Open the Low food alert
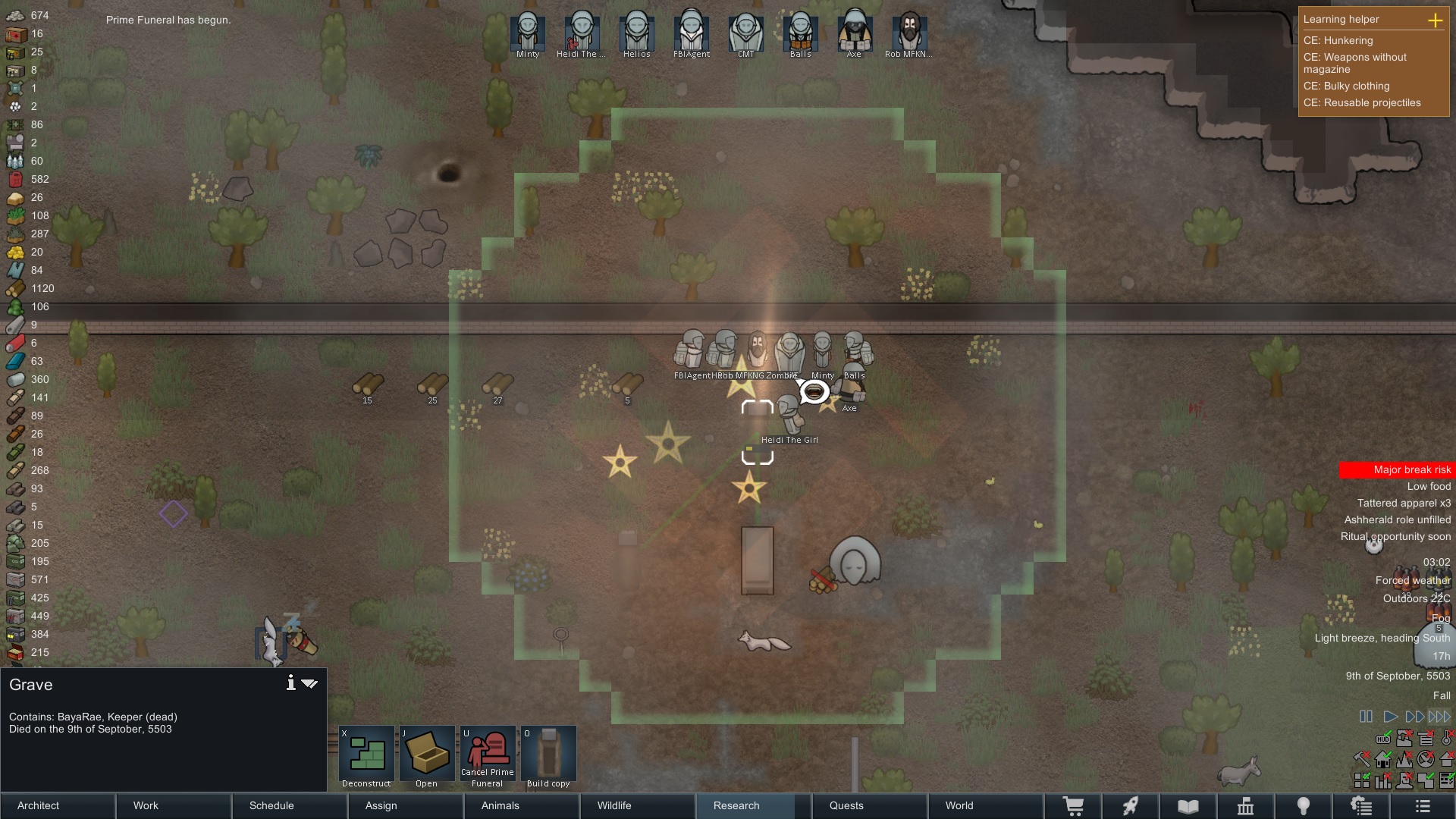This screenshot has height=819, width=1456. pos(1428,487)
